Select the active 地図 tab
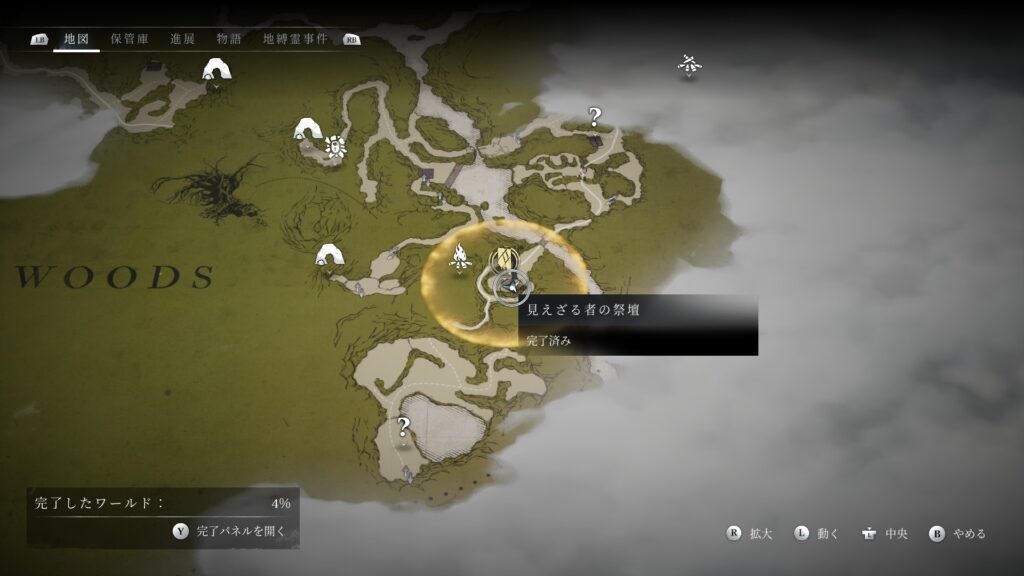Image resolution: width=1024 pixels, height=576 pixels. (x=76, y=39)
